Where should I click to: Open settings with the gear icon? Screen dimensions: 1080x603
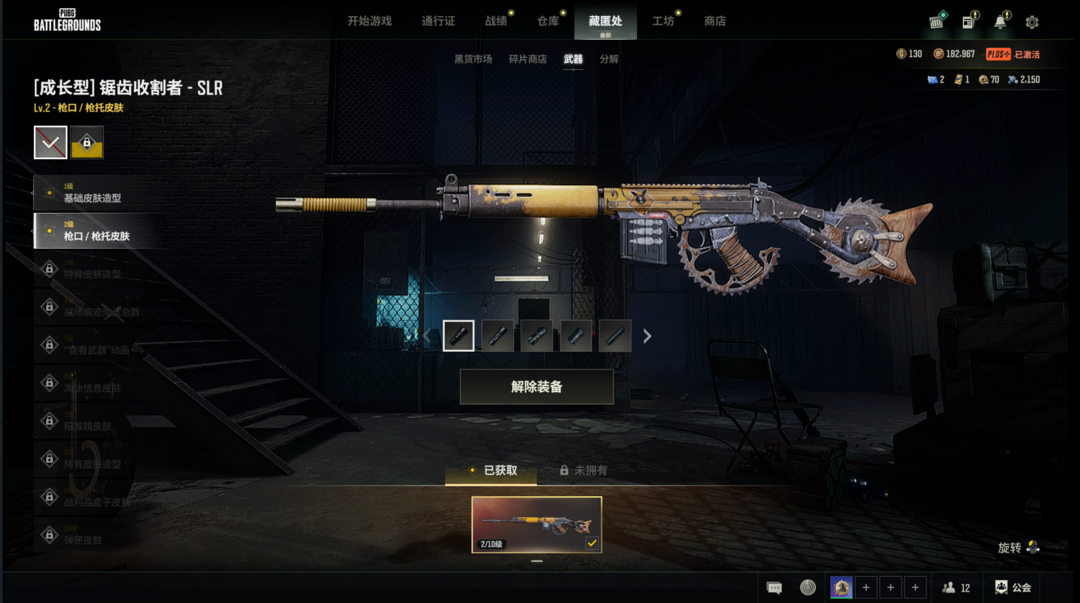tap(1032, 22)
